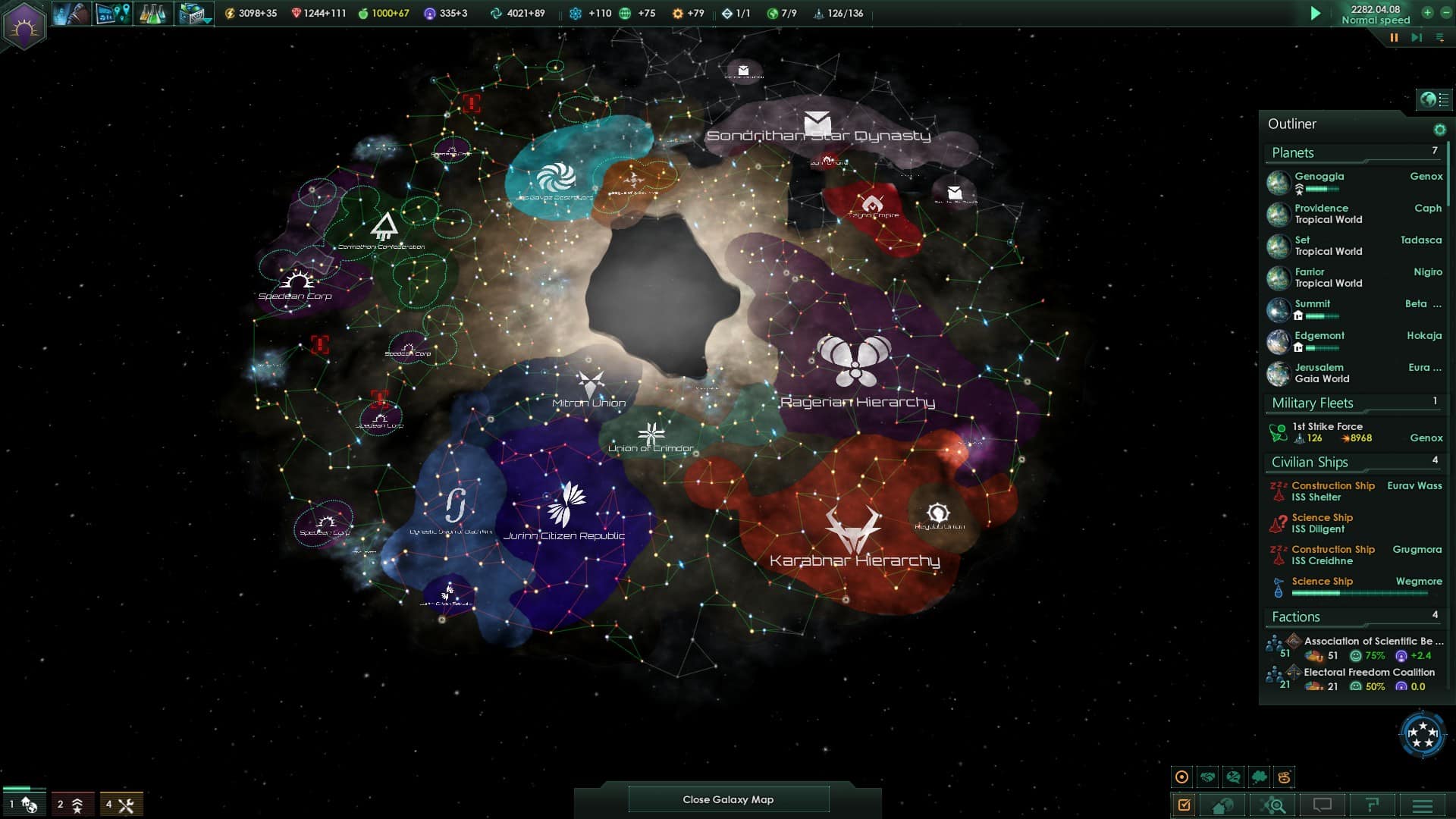This screenshot has height=819, width=1456.
Task: Open the Situation Log map icon in top toolbar
Action: point(114,13)
